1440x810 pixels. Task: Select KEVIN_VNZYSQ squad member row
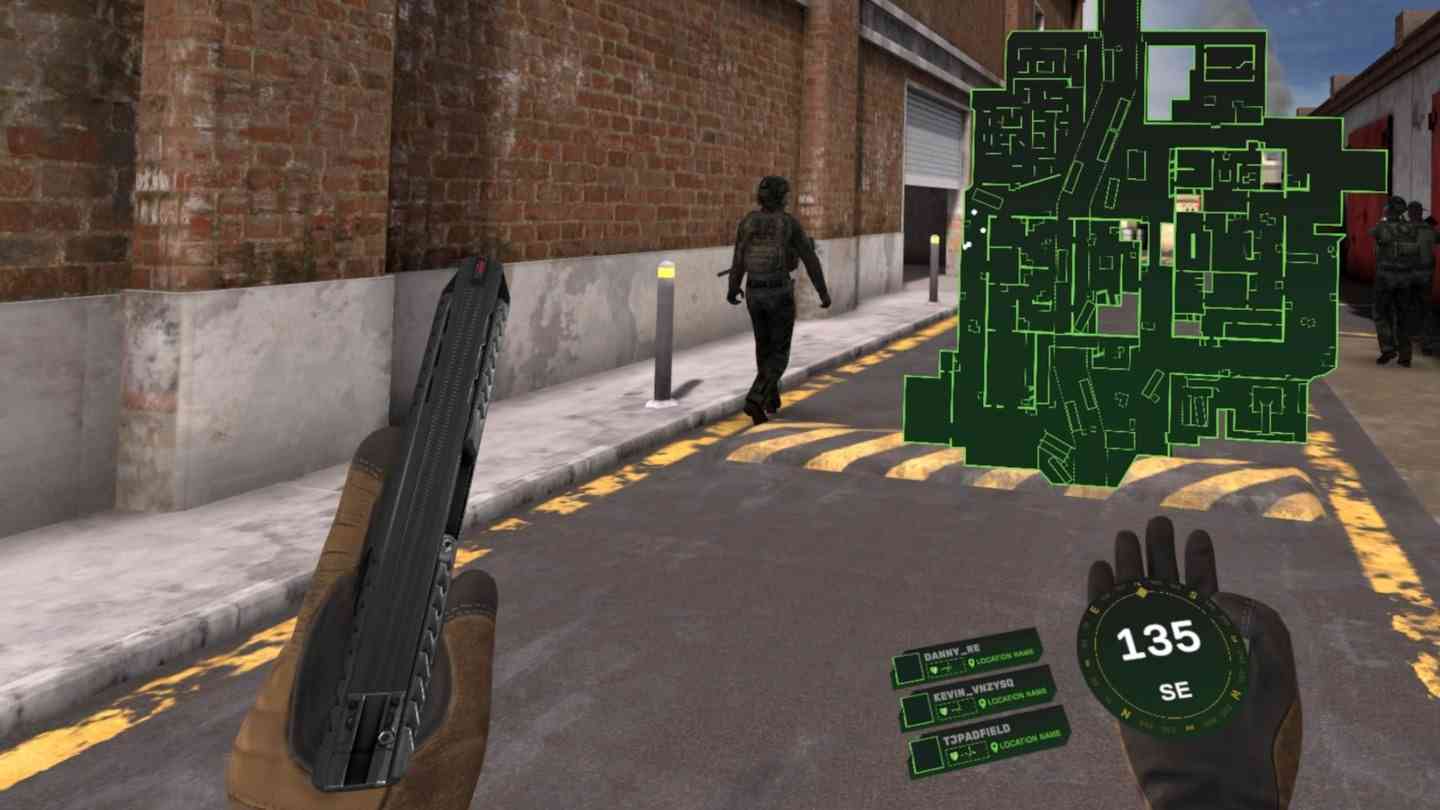coord(977,698)
